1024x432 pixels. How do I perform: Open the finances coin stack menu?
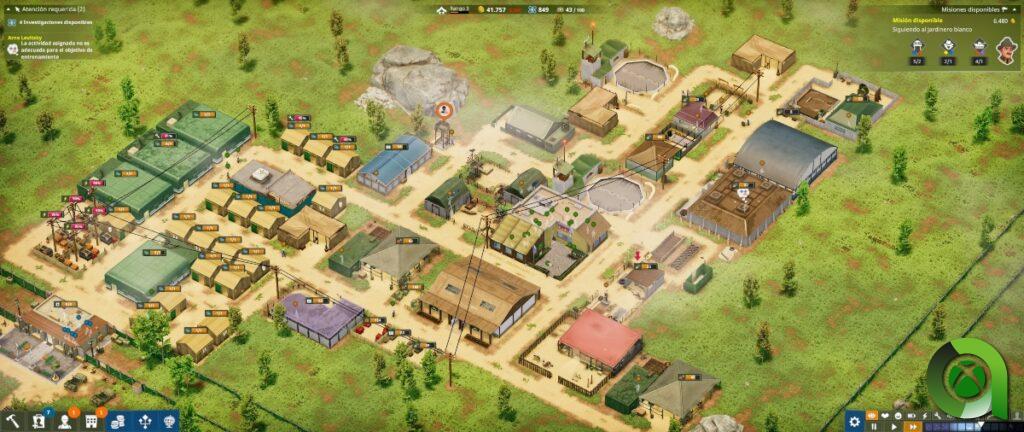point(117,421)
